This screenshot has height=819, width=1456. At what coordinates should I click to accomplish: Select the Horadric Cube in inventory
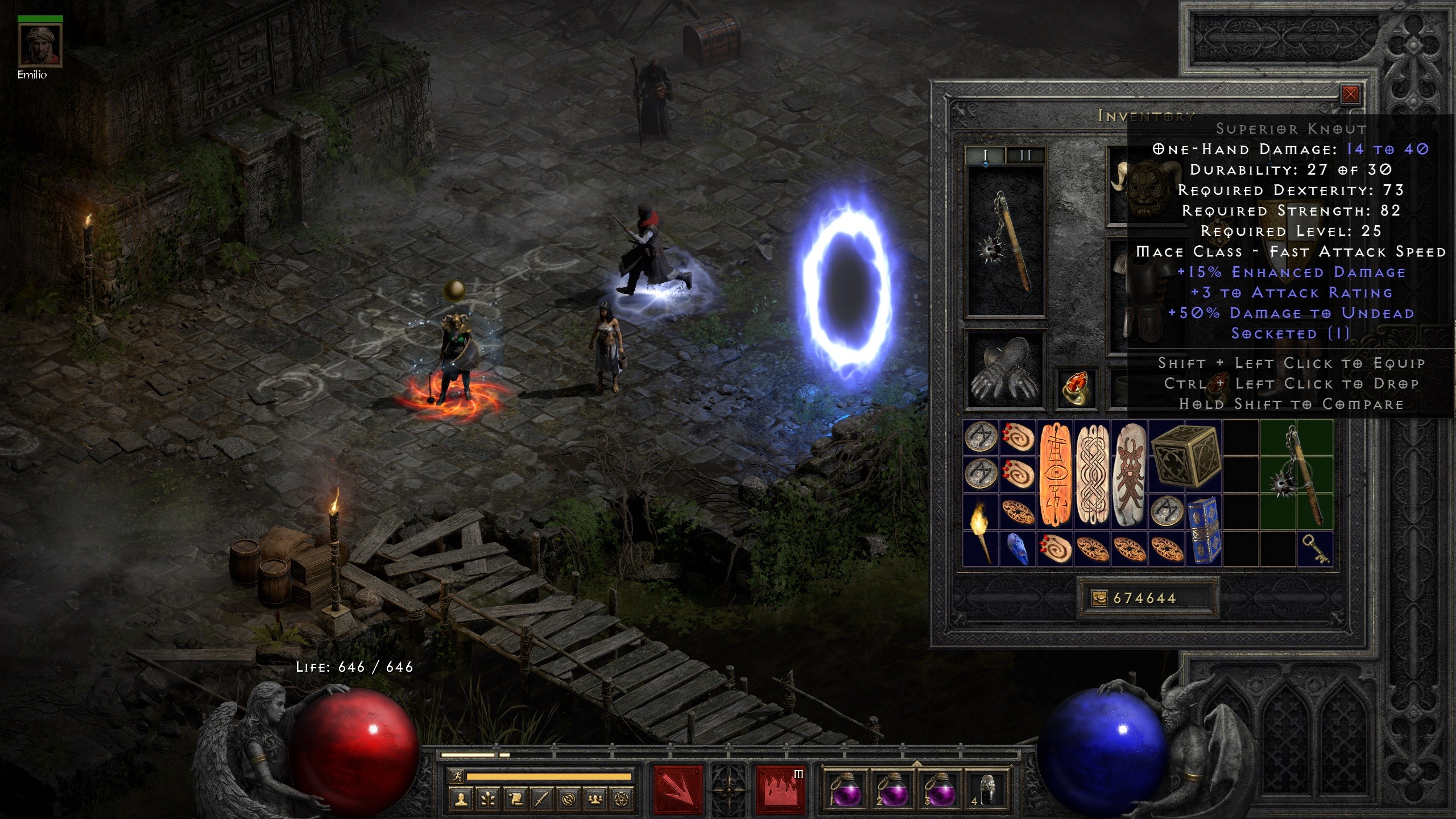point(1185,457)
